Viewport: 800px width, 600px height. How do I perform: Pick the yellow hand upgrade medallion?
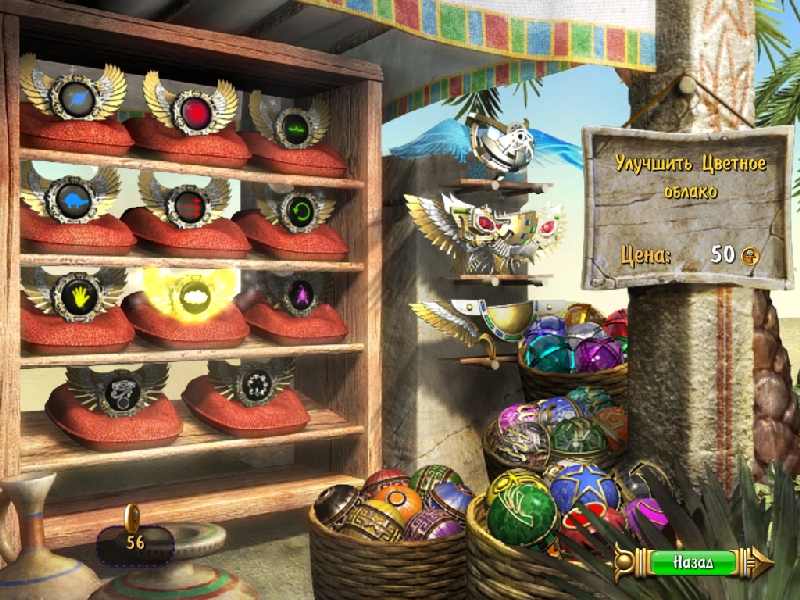75,294
